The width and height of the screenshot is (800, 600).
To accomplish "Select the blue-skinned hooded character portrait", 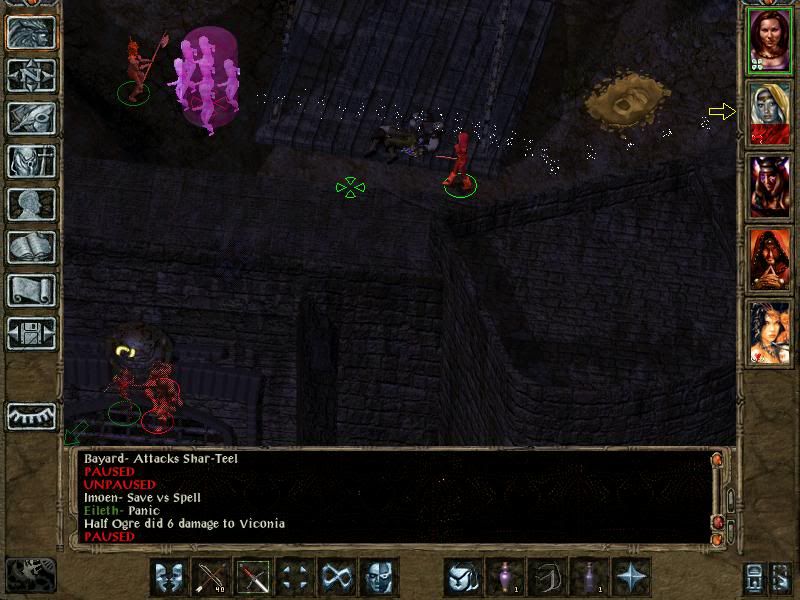I will click(769, 114).
